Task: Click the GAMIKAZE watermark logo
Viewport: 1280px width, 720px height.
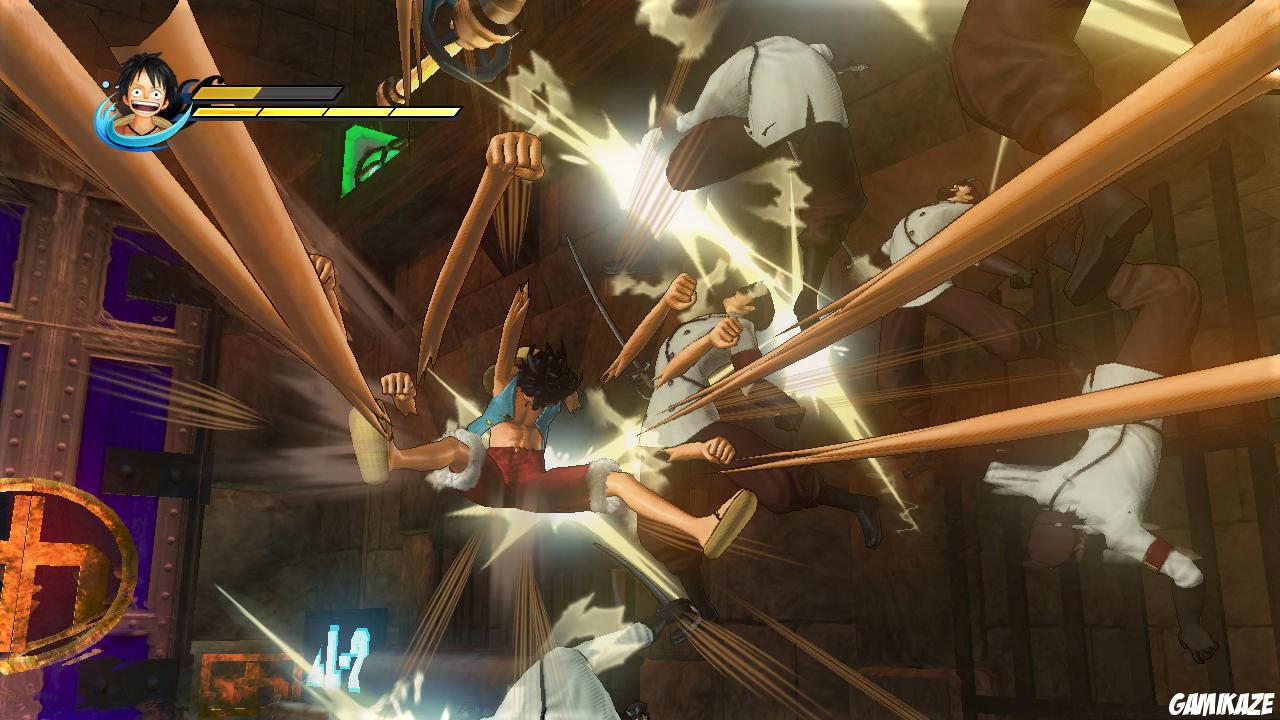Action: [1220, 698]
